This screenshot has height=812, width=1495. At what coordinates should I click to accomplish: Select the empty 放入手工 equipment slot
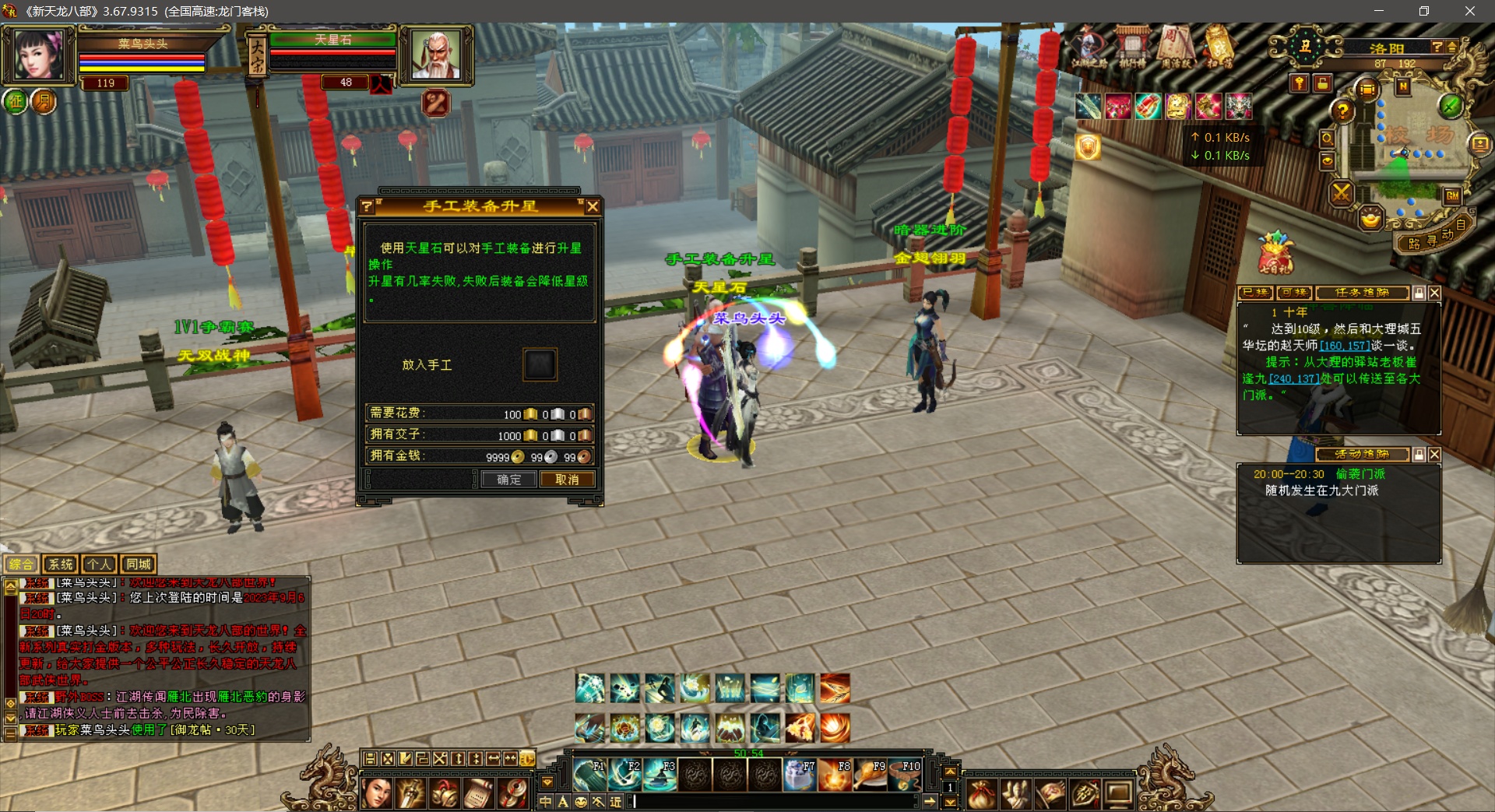(x=540, y=364)
